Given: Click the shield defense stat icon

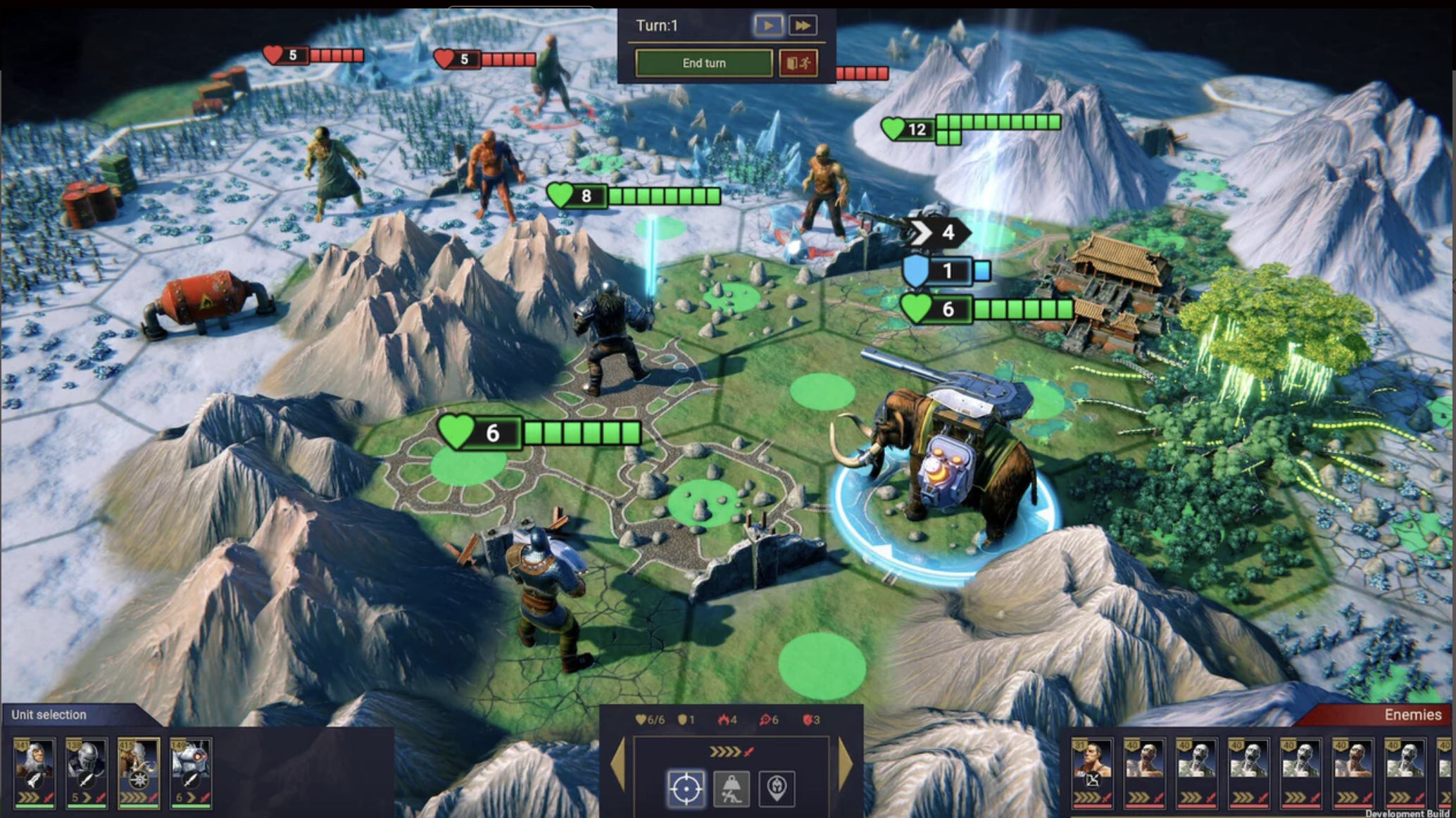Looking at the screenshot, I should coord(682,719).
